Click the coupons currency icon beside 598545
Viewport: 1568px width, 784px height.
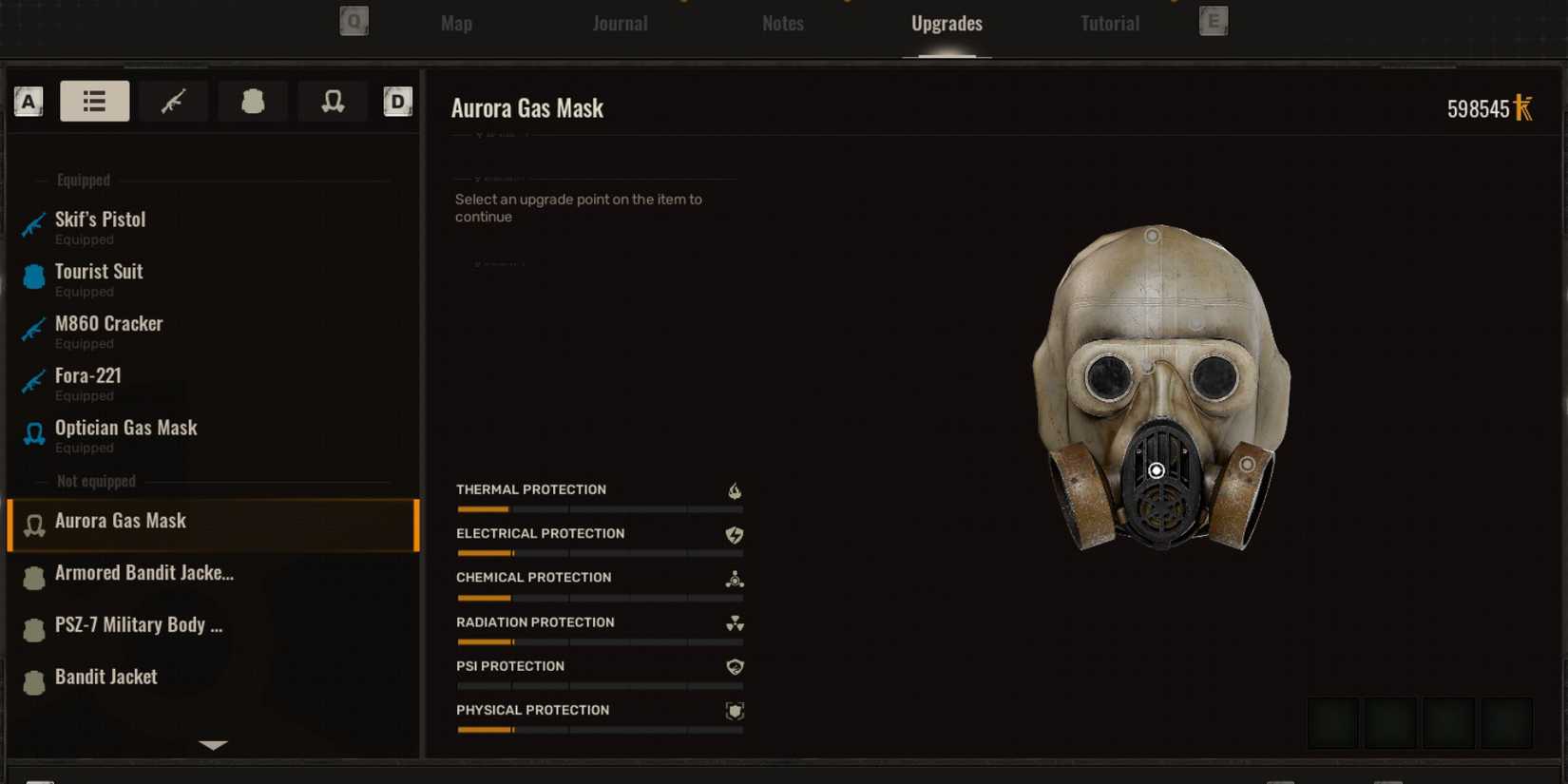tap(1523, 108)
